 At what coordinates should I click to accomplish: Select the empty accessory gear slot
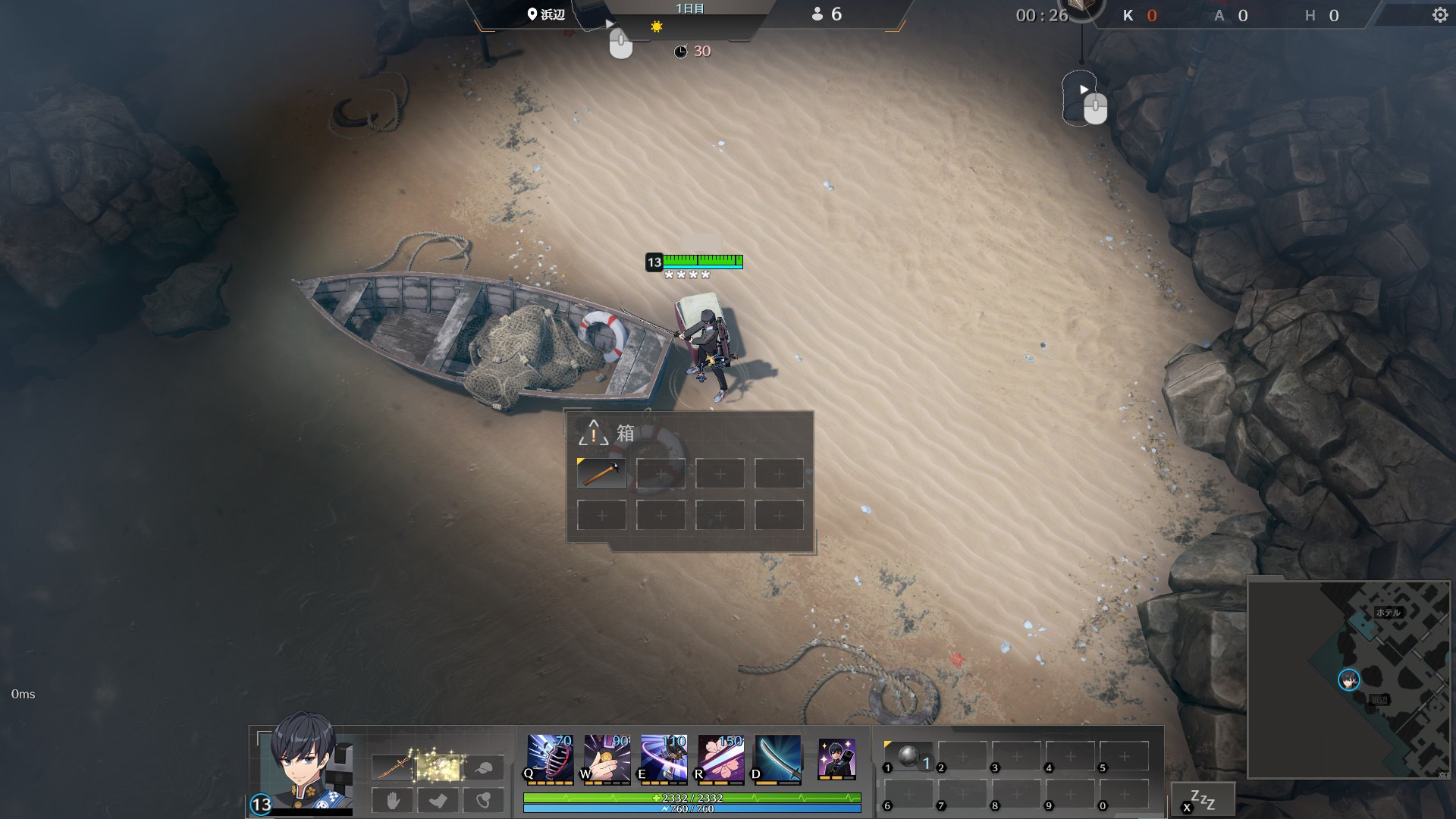tap(483, 800)
